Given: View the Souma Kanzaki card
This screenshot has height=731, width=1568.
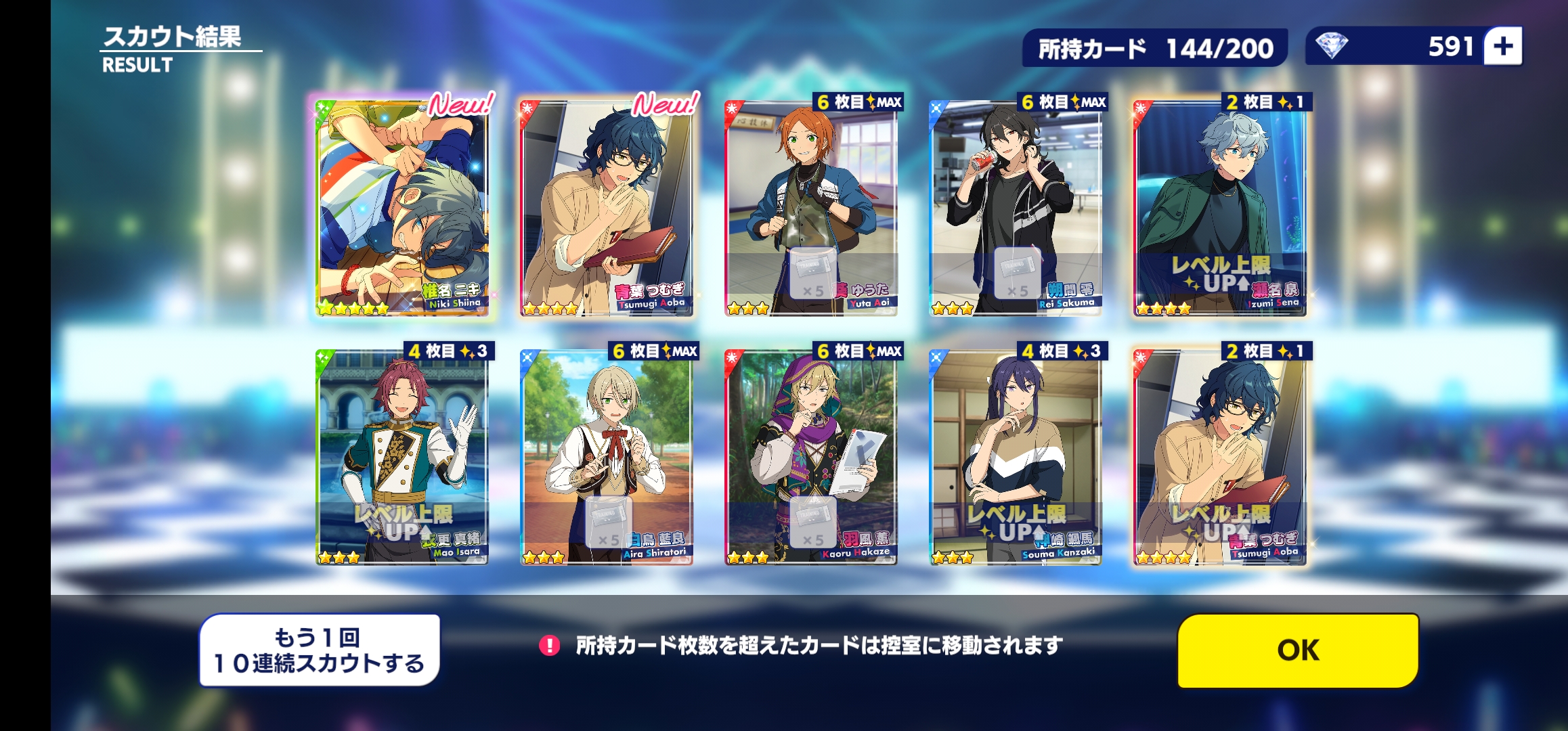Looking at the screenshot, I should click(1016, 457).
